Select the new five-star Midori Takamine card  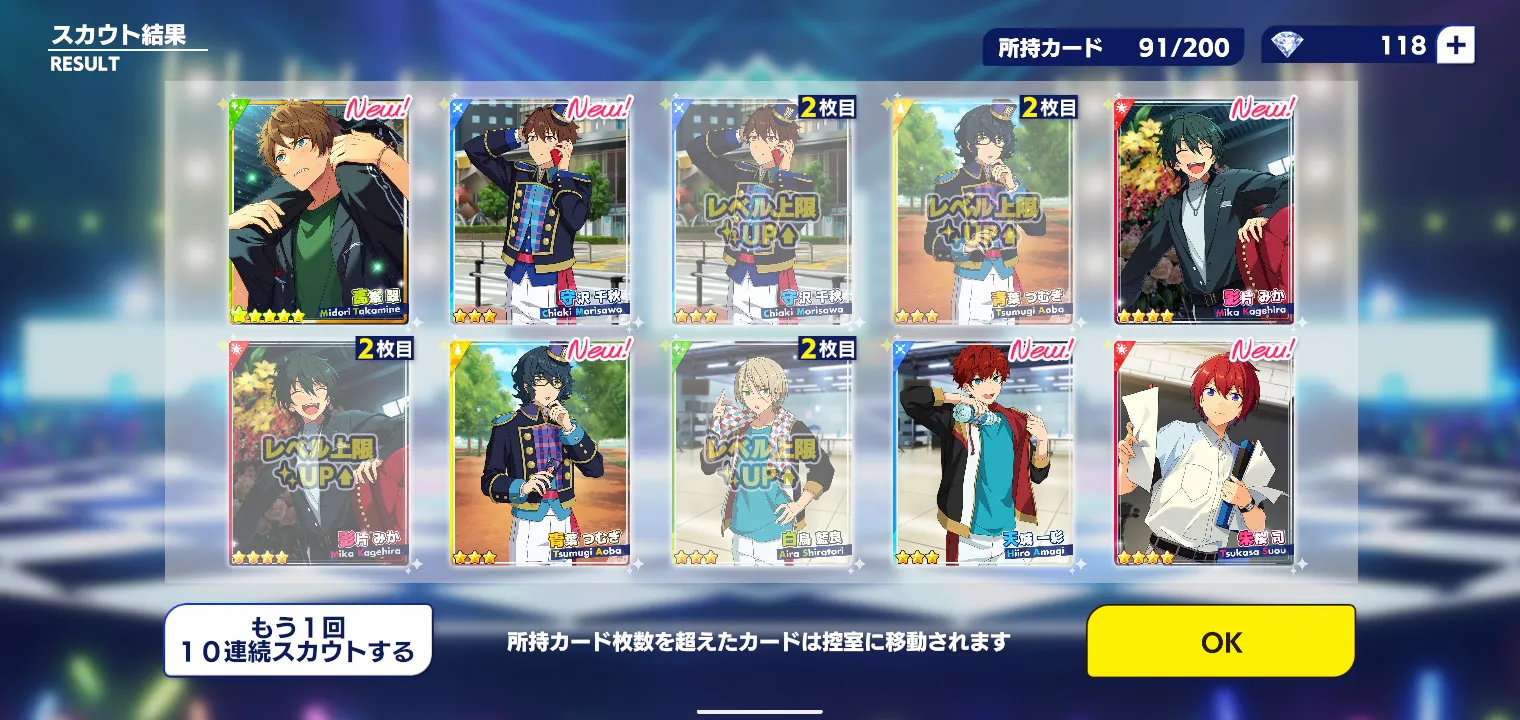(319, 211)
